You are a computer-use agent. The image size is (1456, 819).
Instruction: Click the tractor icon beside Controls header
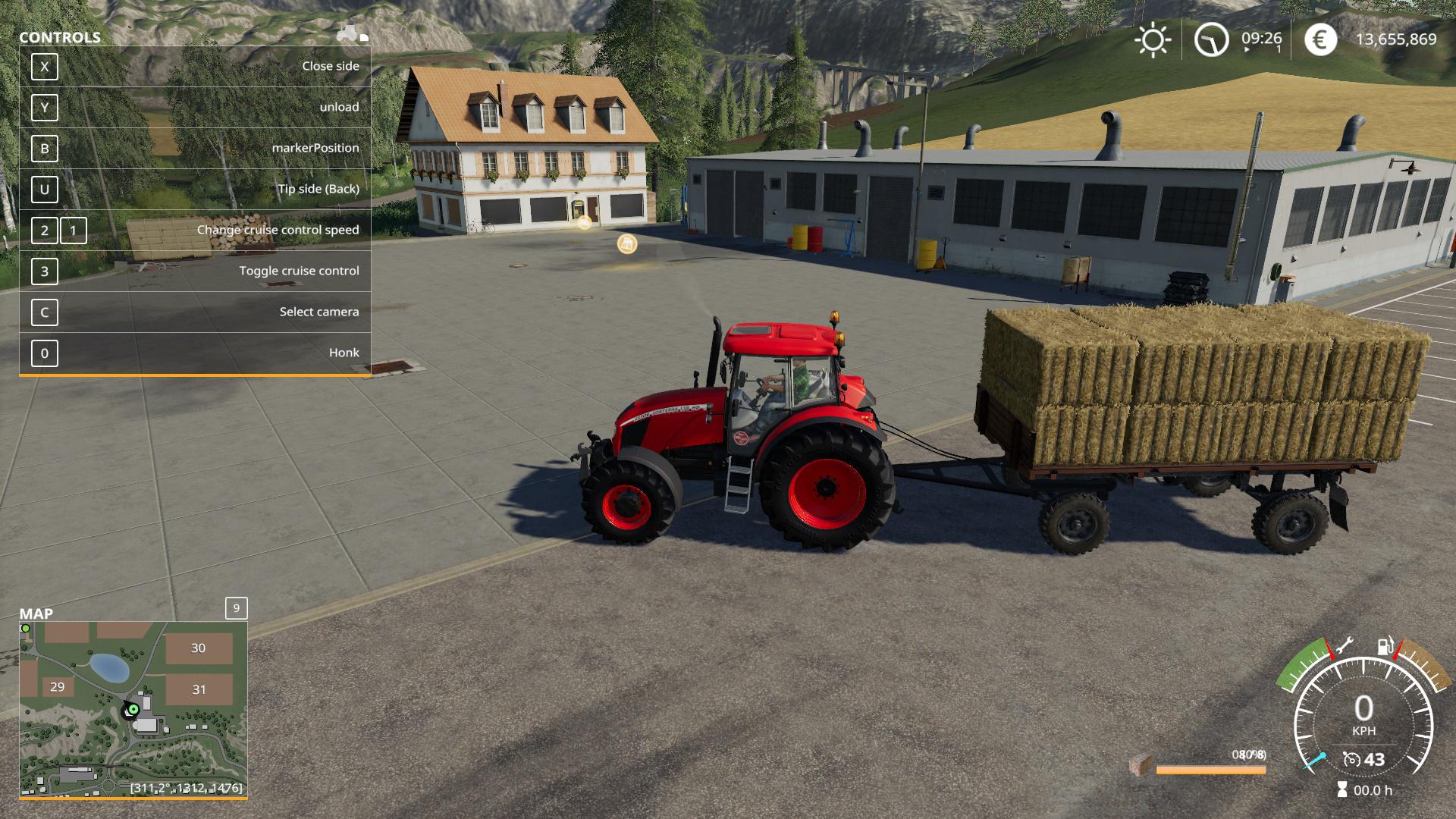pos(352,34)
